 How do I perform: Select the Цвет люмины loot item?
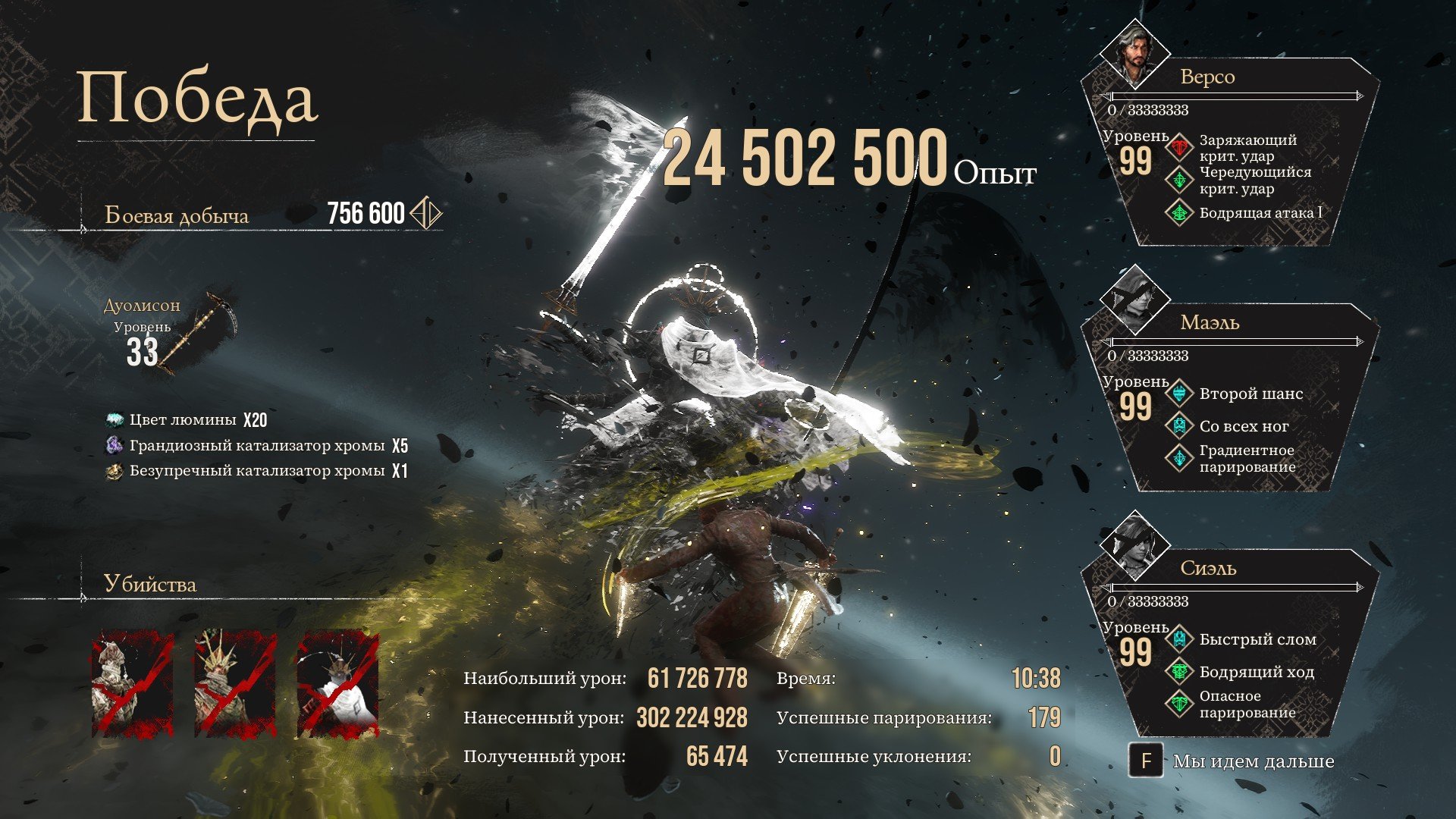115,420
